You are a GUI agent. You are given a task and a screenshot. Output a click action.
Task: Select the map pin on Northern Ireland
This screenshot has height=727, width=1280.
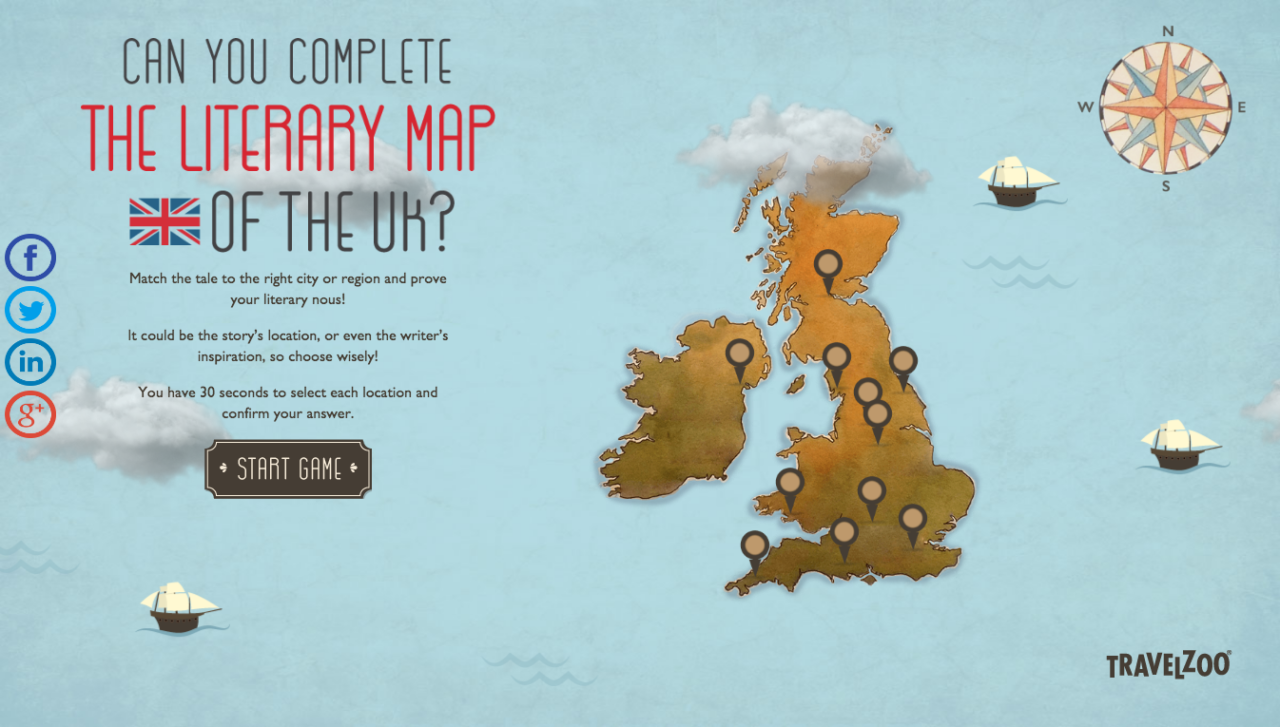pos(737,355)
